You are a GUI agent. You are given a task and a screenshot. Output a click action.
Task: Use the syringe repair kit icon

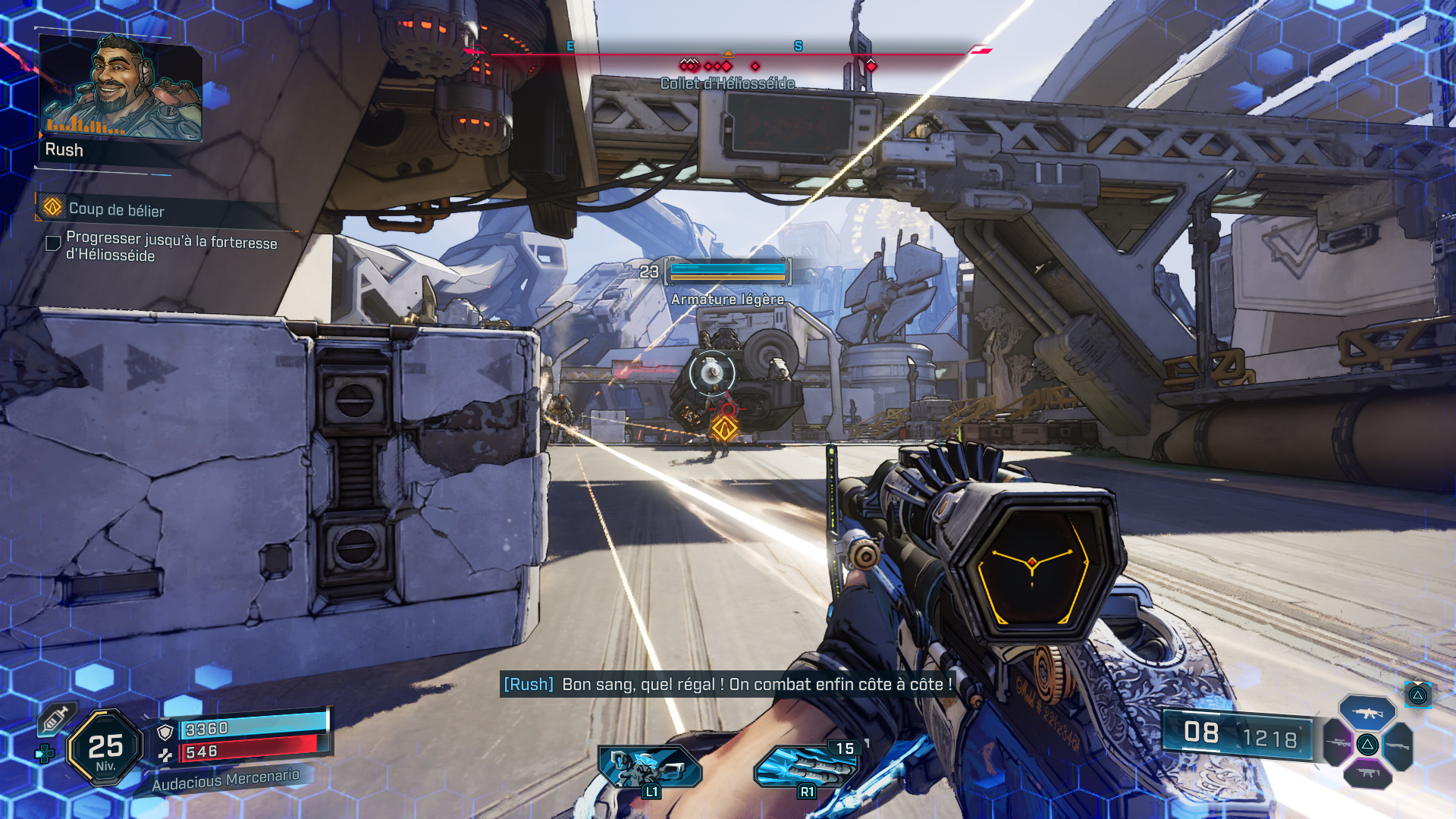(x=55, y=718)
